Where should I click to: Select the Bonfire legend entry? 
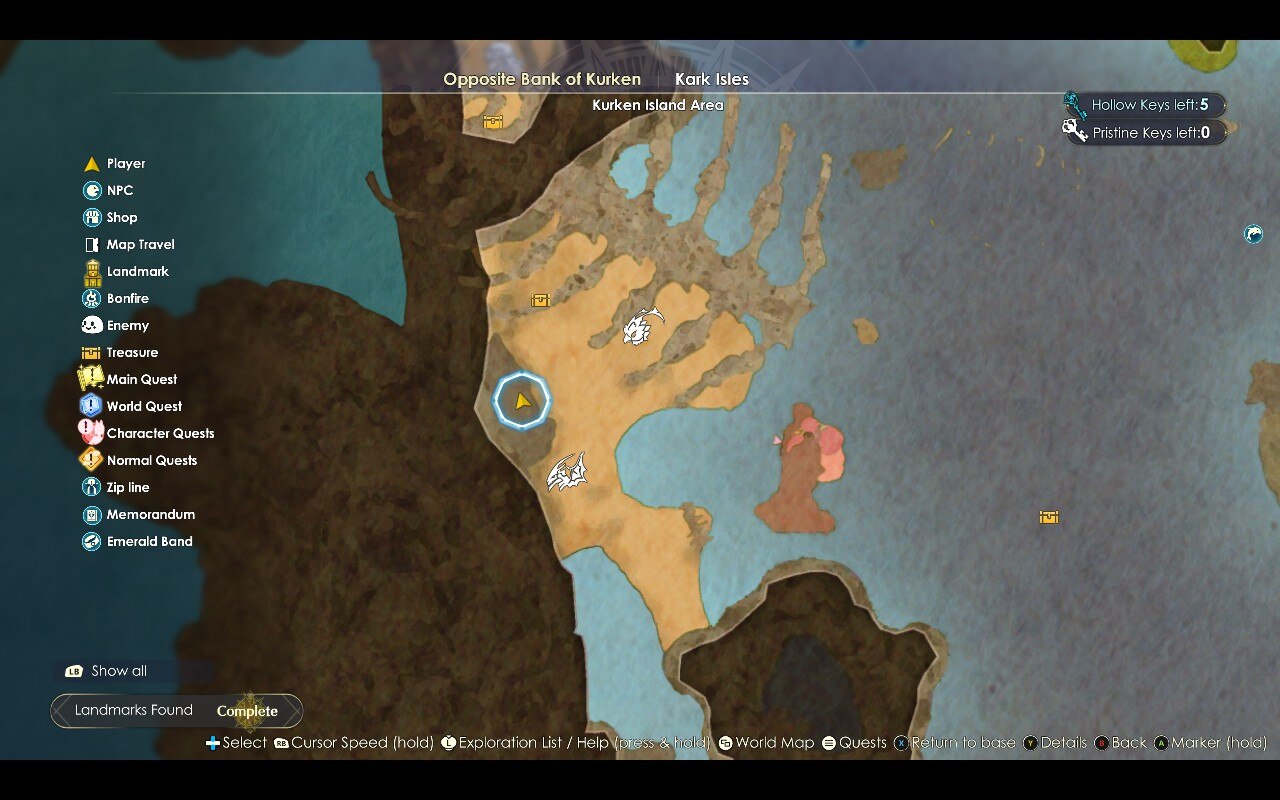tap(127, 298)
